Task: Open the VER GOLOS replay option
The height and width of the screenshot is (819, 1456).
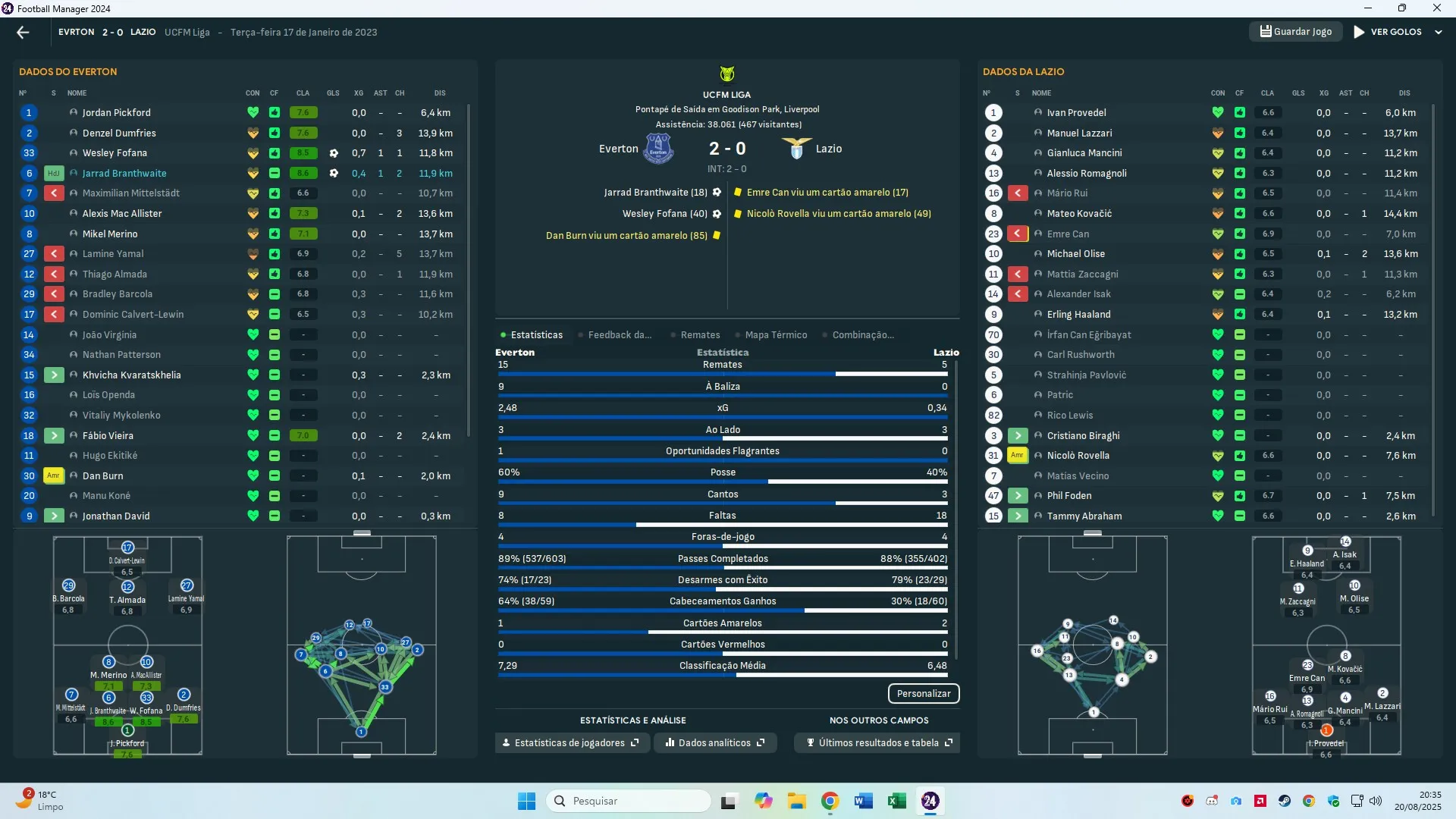Action: (1388, 32)
